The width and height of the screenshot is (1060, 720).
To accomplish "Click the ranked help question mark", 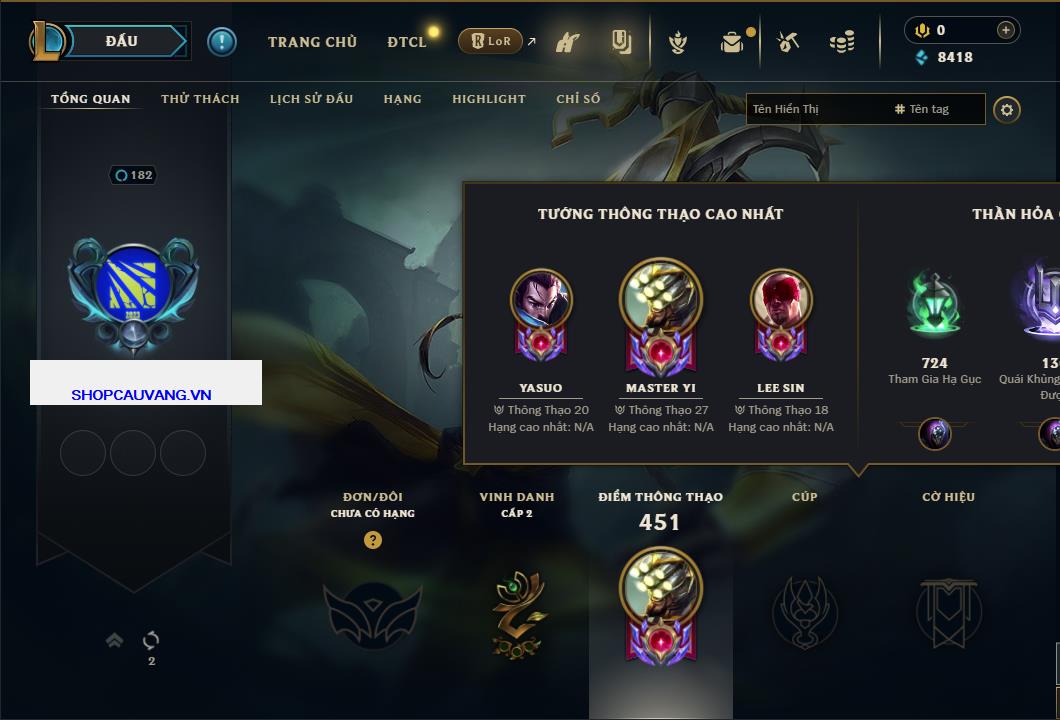I will (373, 540).
